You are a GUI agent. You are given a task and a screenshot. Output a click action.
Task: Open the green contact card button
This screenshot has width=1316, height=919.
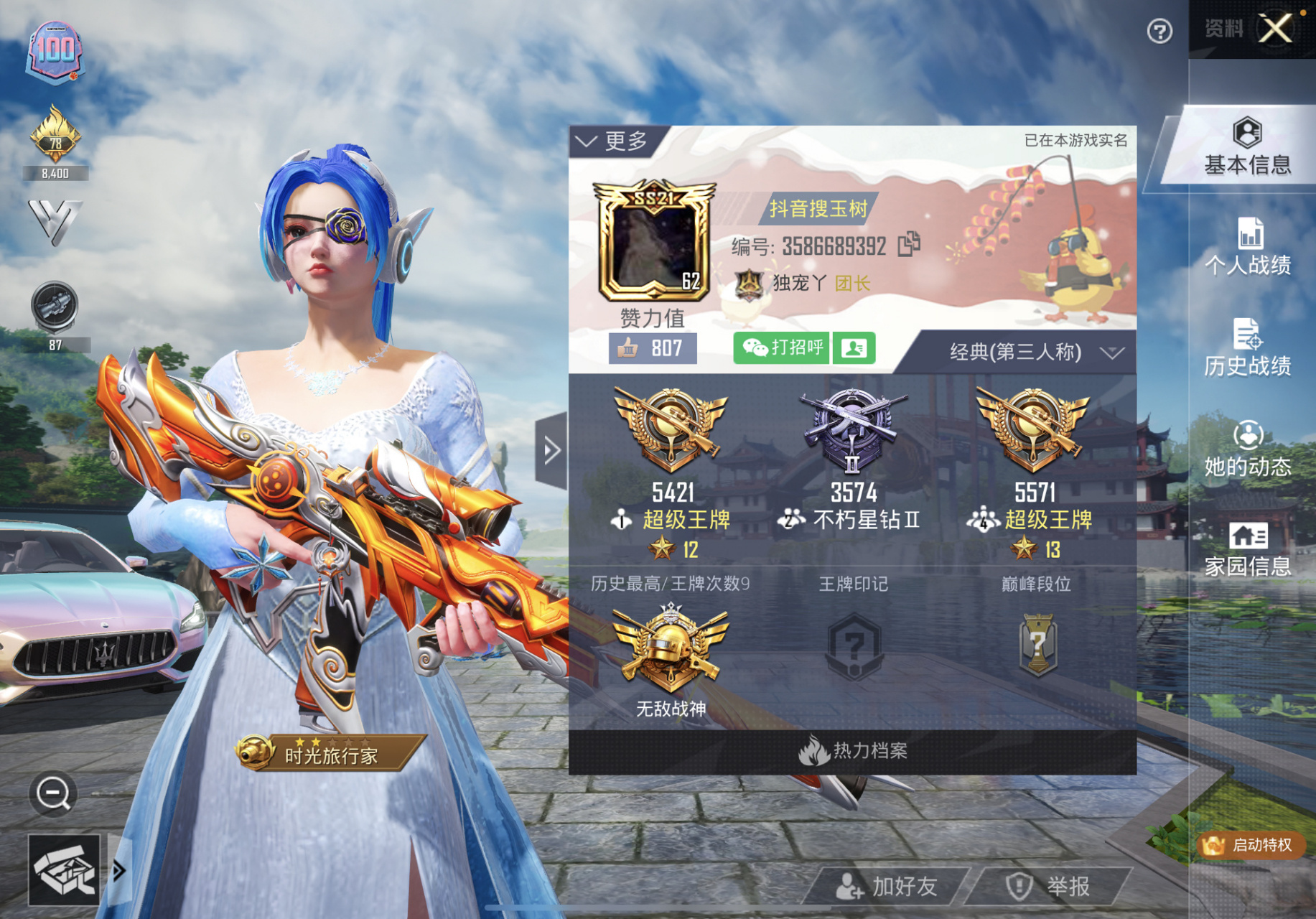pos(854,348)
